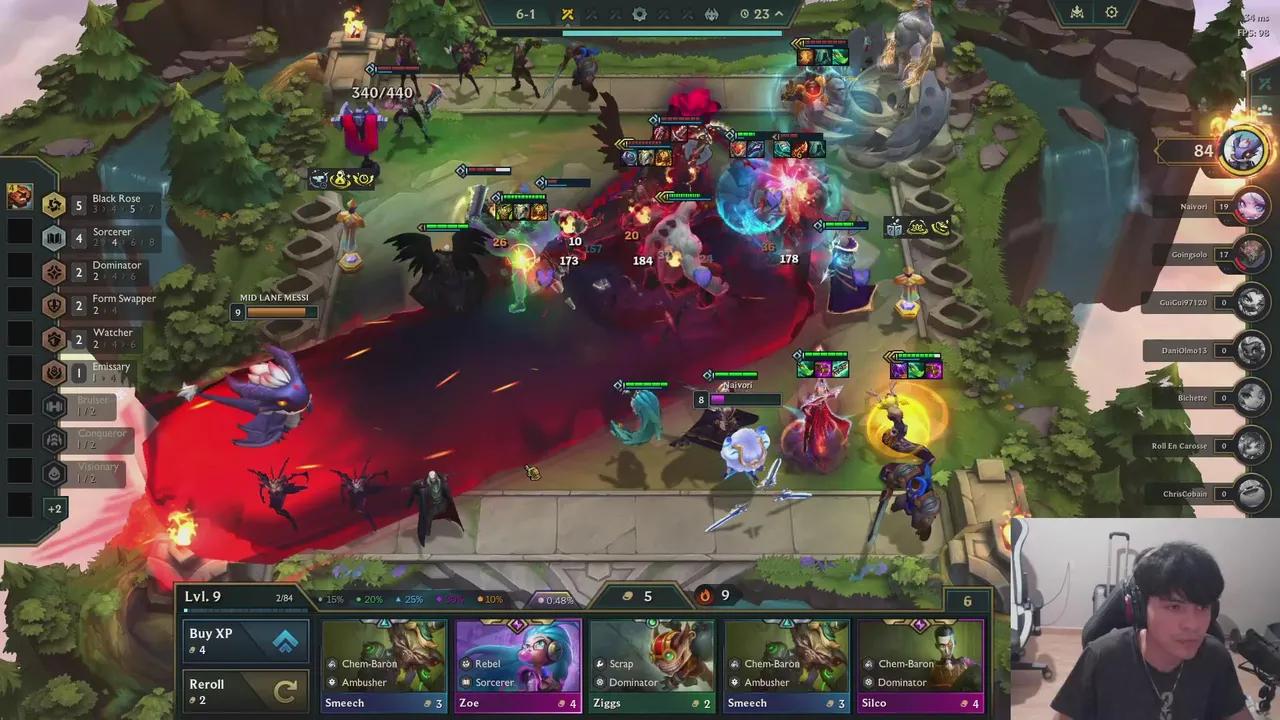Click the Black Rose trait icon
Viewport: 1280px width, 720px height.
click(54, 204)
